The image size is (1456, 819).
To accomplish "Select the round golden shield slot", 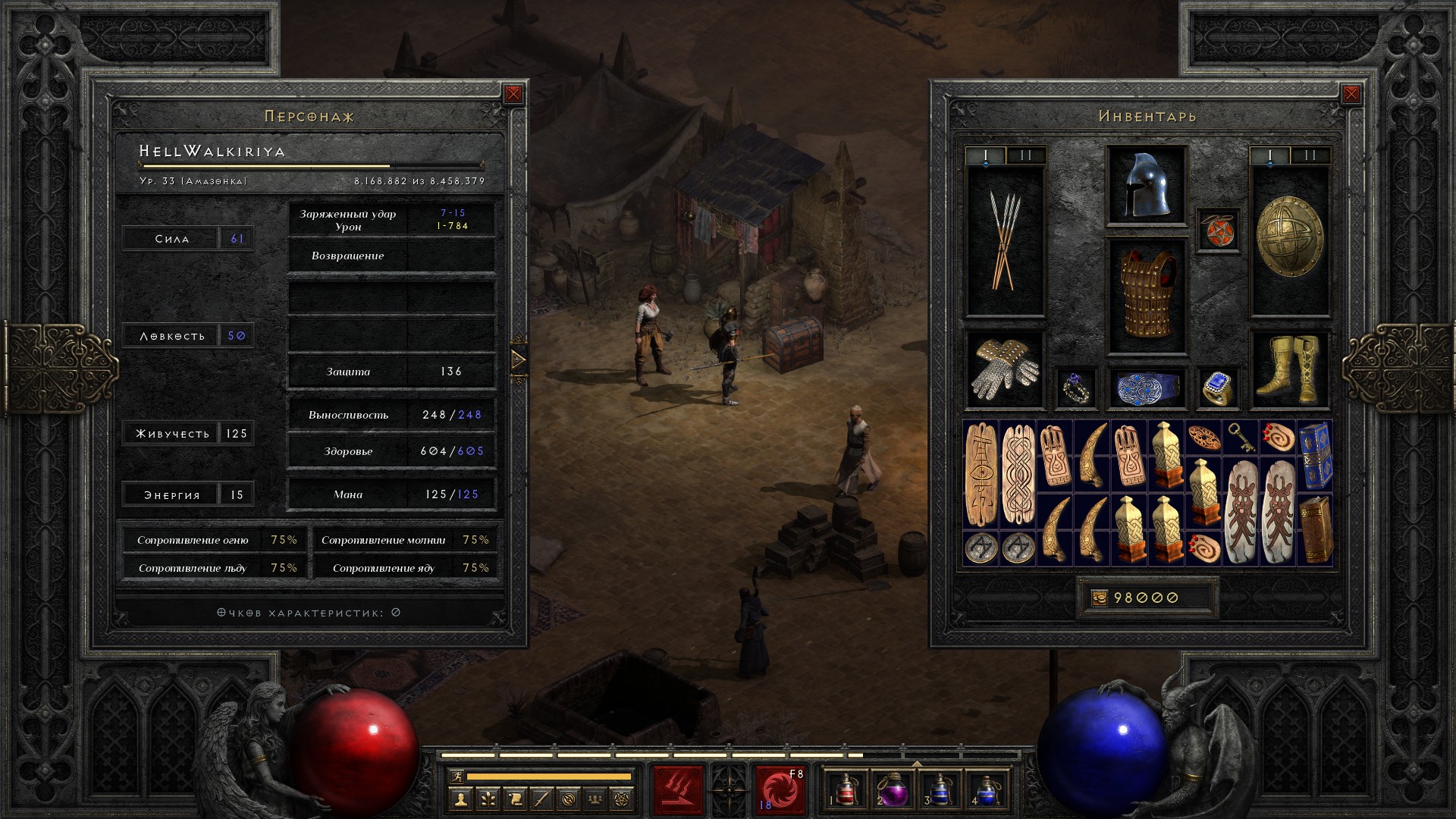I will (x=1289, y=240).
